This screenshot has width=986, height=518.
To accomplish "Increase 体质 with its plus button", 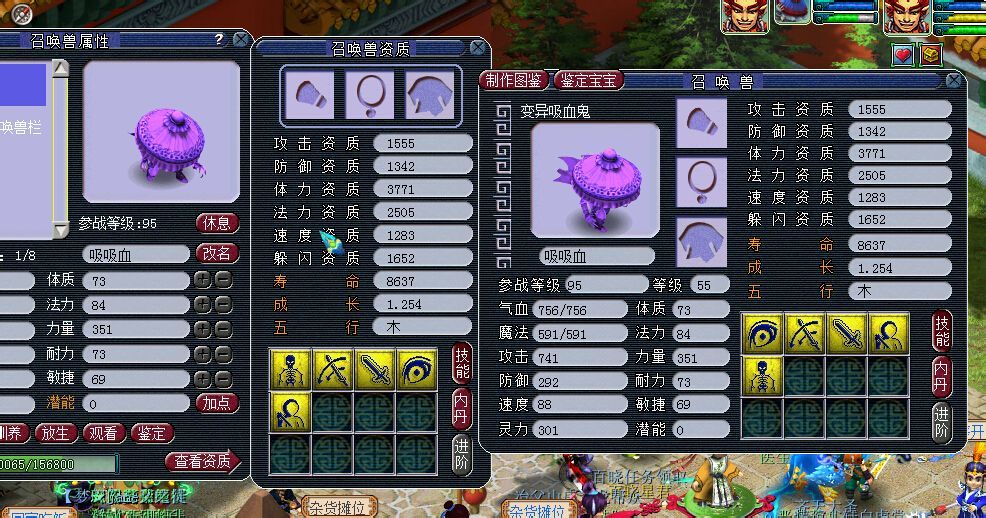I will point(202,281).
